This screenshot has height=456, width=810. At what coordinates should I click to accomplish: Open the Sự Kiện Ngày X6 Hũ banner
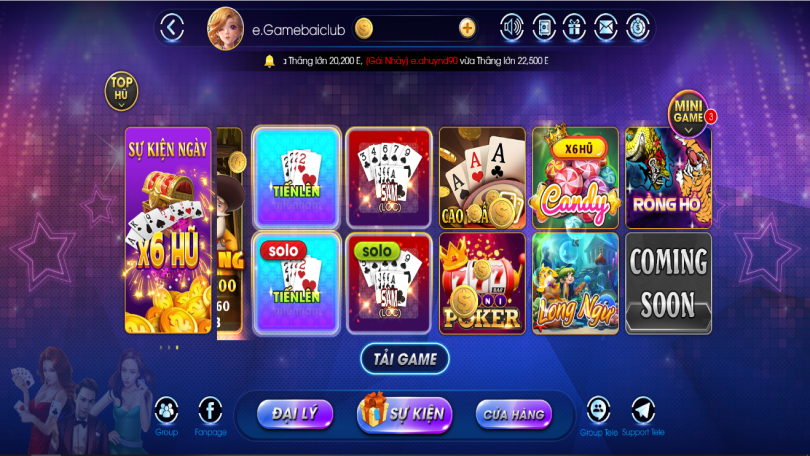(168, 229)
